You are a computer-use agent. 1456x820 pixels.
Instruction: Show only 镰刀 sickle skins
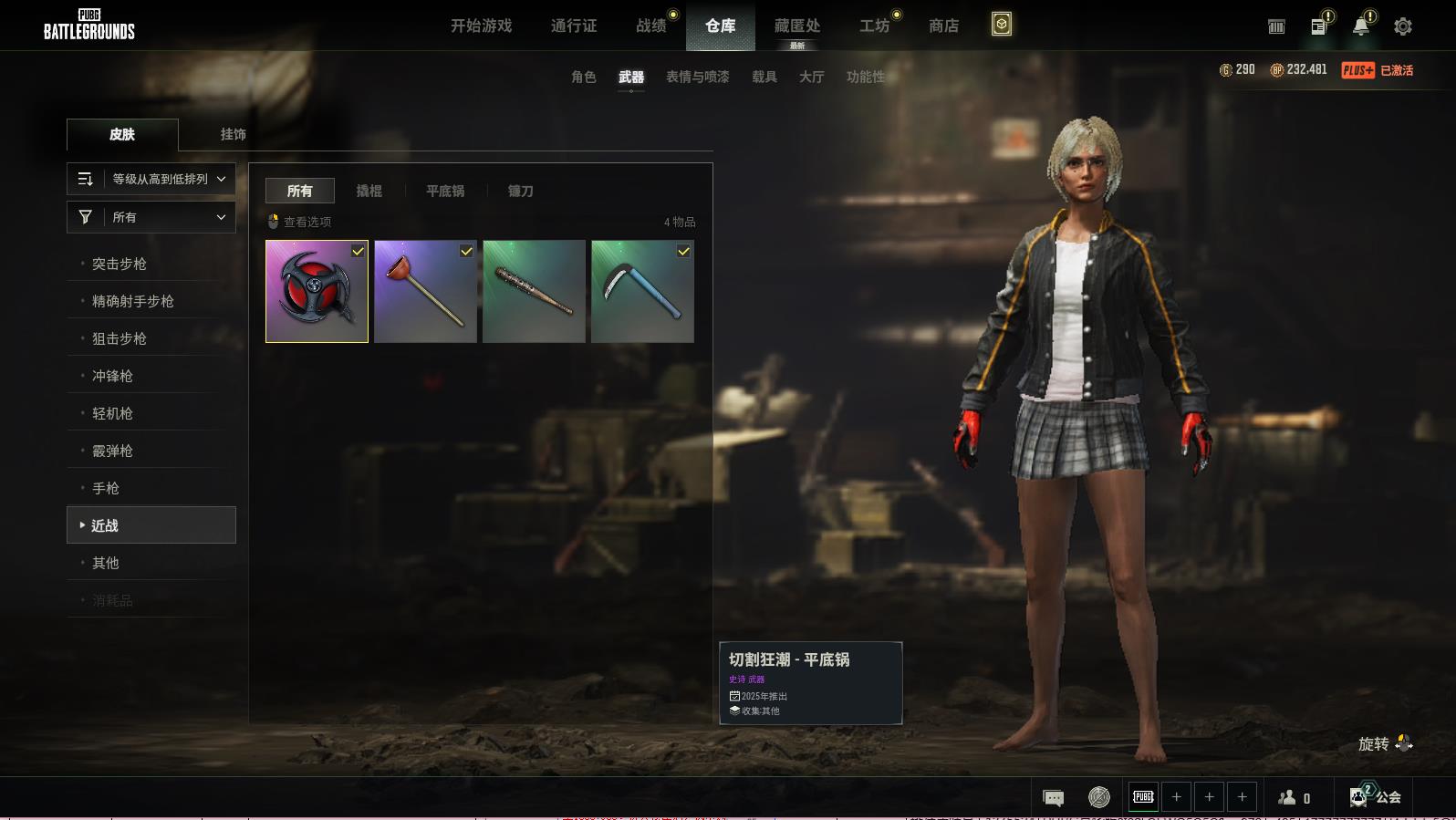[x=520, y=191]
